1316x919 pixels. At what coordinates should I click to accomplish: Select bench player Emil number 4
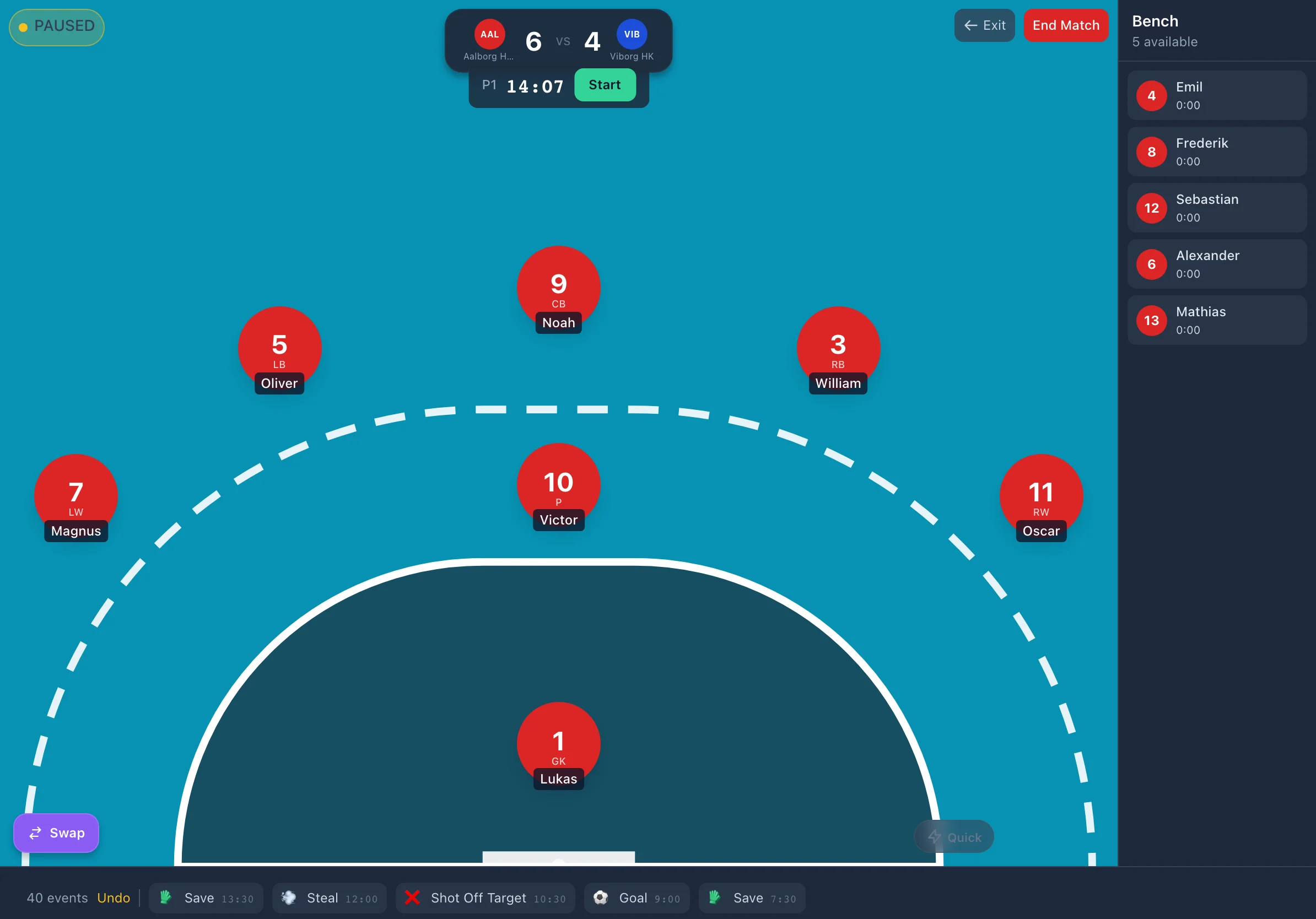pyautogui.click(x=1216, y=95)
